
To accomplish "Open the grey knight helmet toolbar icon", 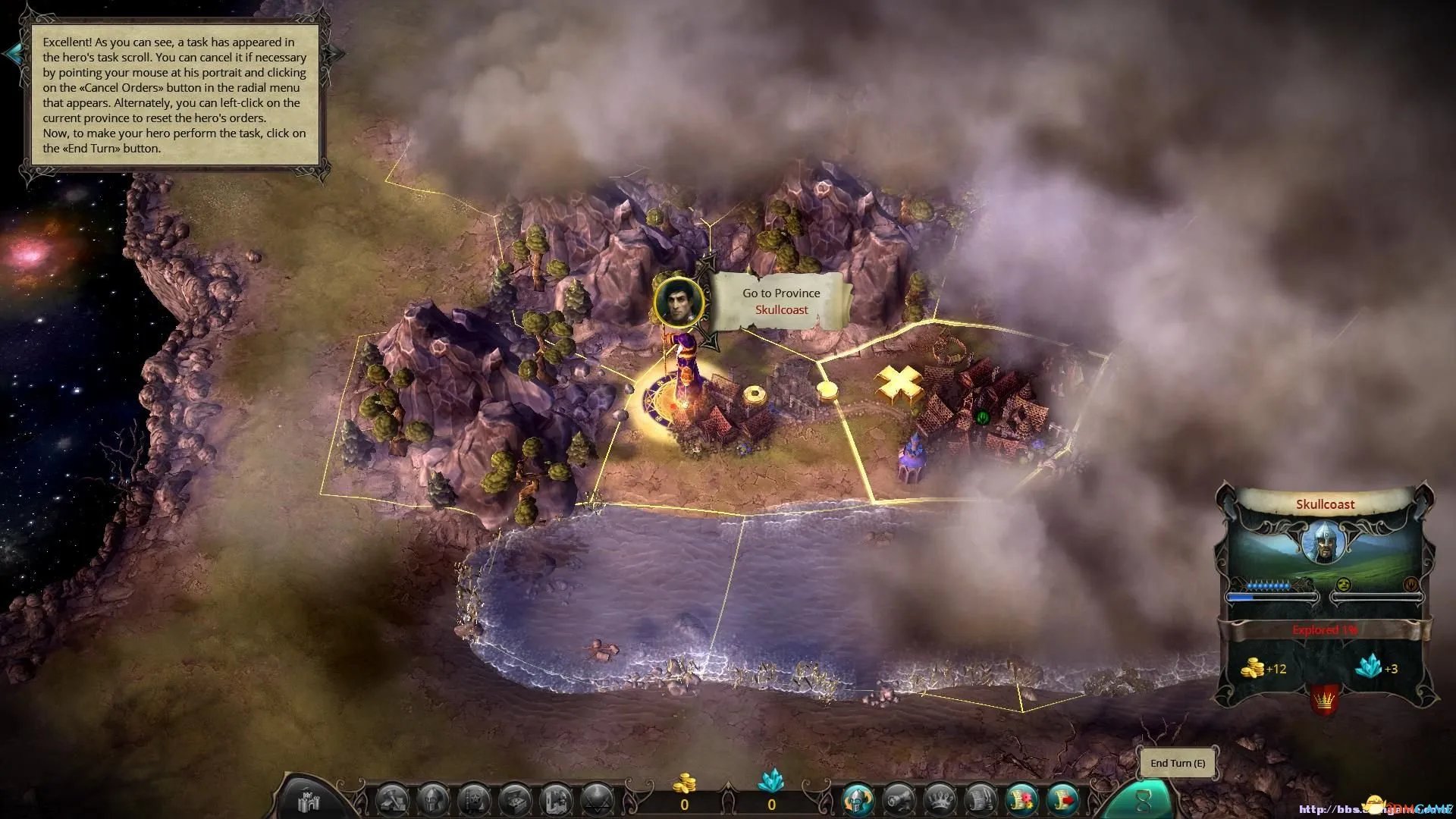I will coord(433,801).
